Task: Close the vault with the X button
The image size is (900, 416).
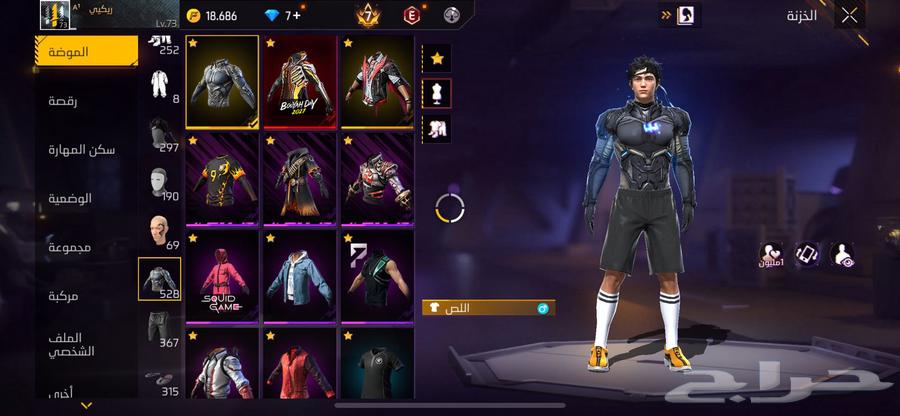Action: pos(849,15)
